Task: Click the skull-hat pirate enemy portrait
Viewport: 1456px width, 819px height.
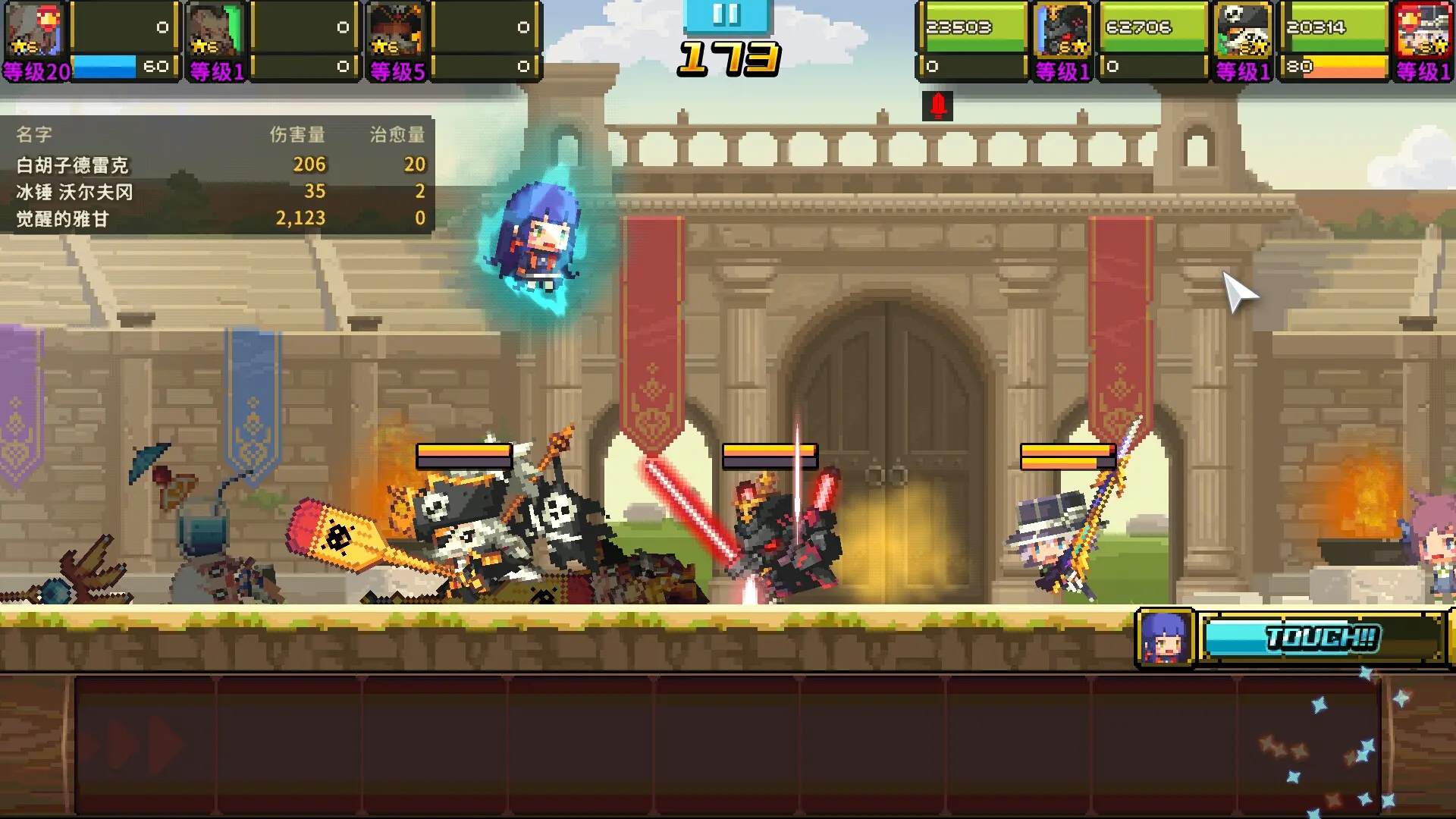Action: coord(1243,30)
